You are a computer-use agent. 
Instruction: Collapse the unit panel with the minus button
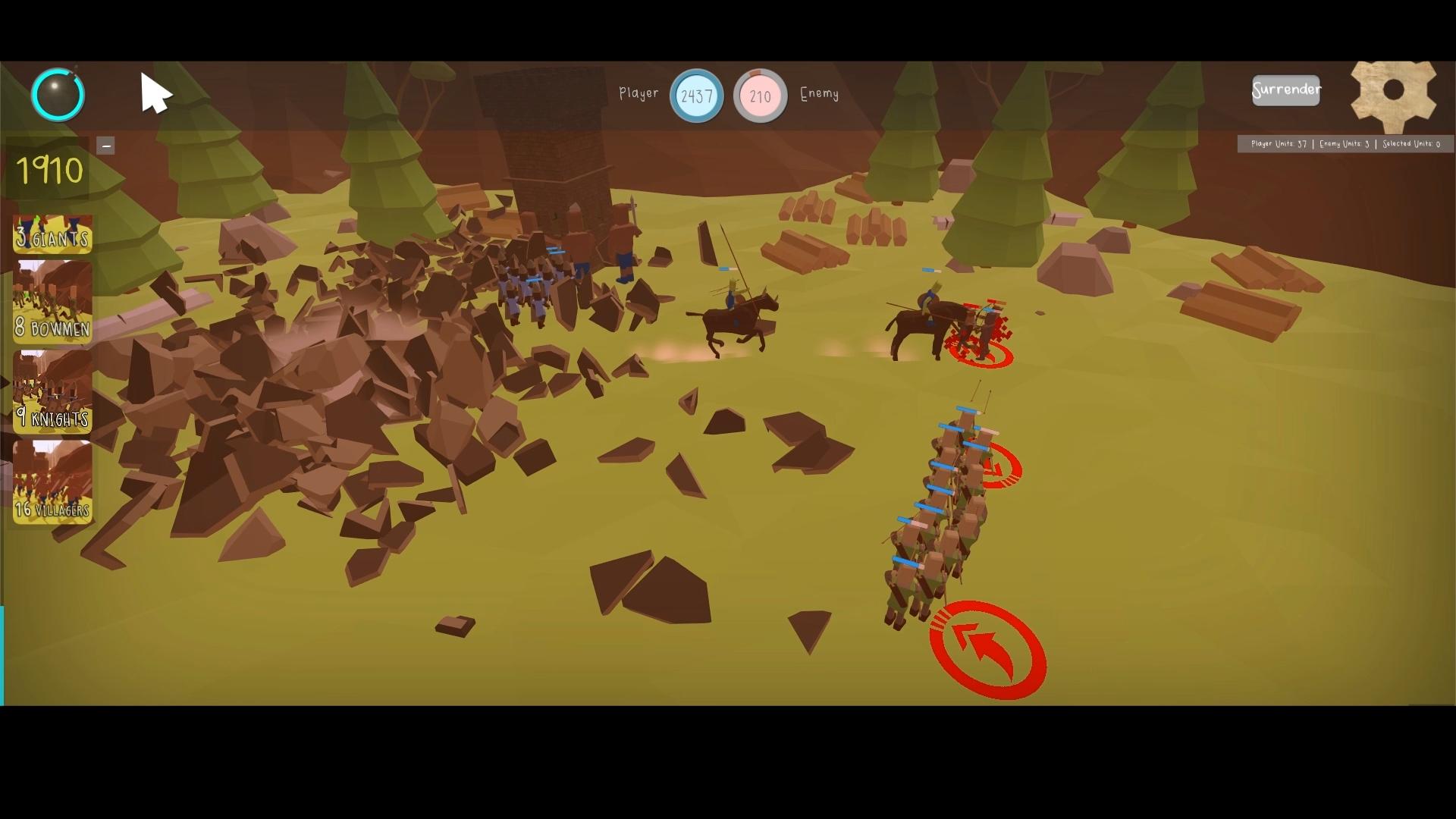(x=106, y=145)
